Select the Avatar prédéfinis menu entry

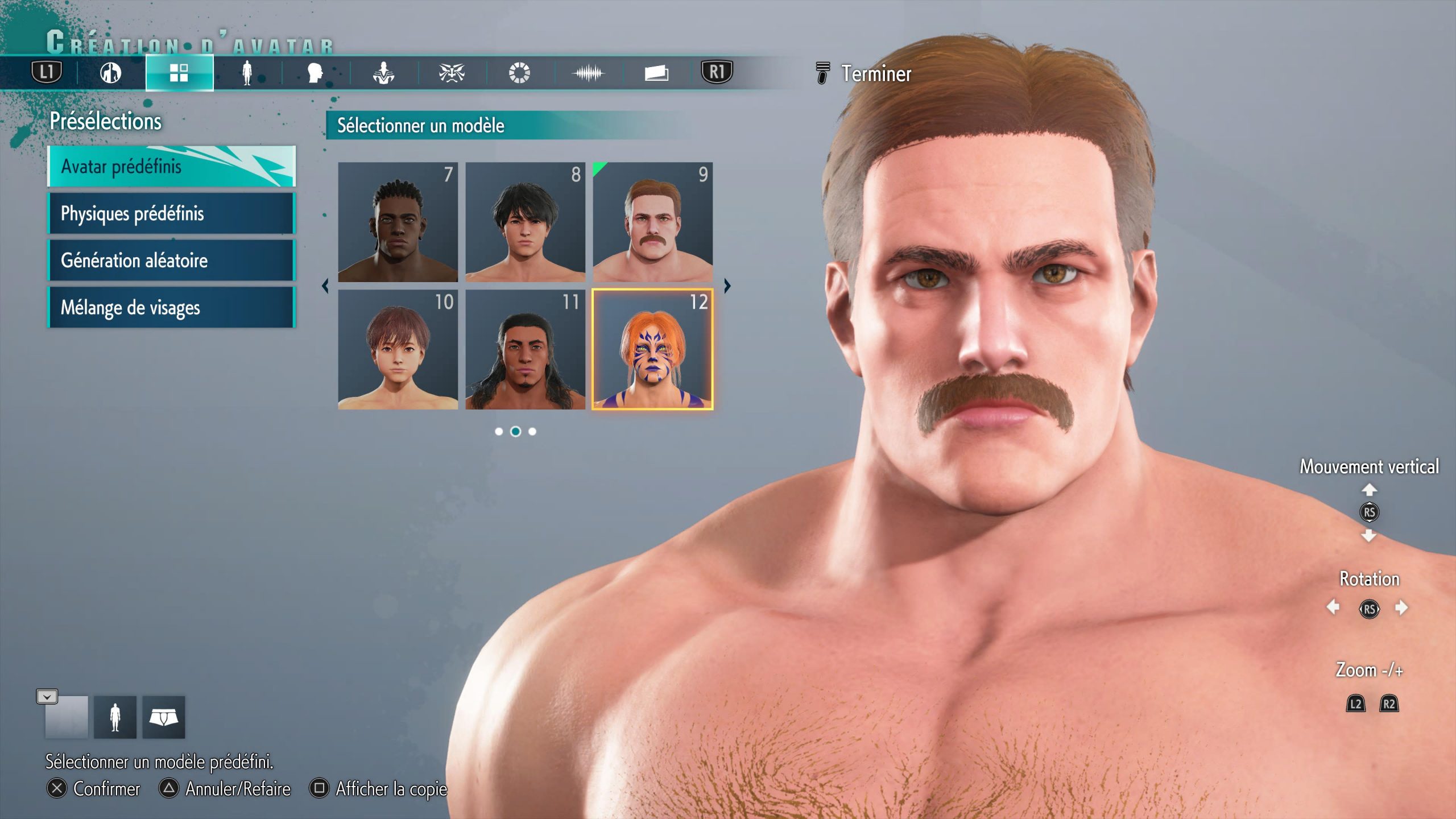(171, 166)
